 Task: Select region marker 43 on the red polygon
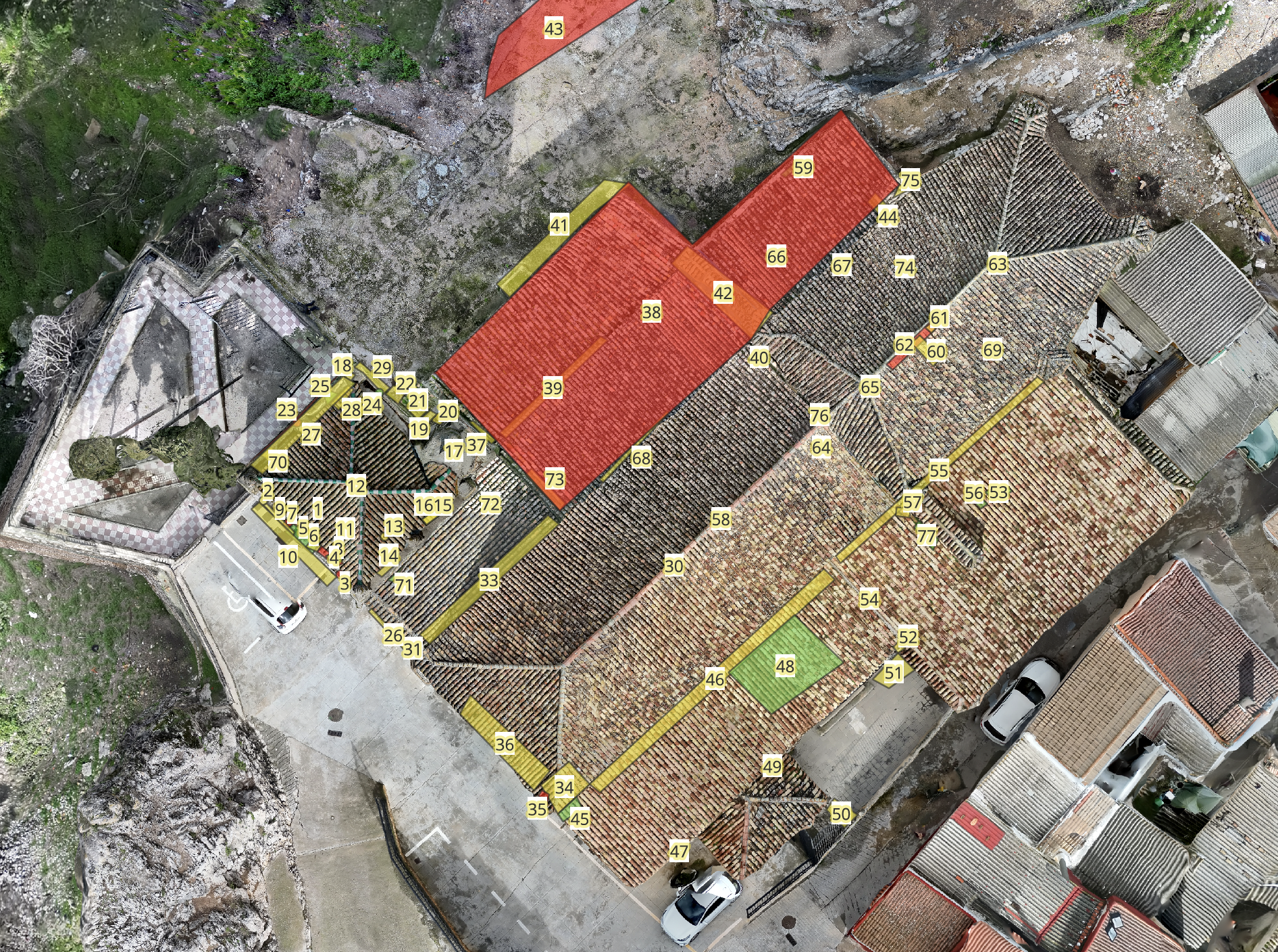[x=553, y=29]
